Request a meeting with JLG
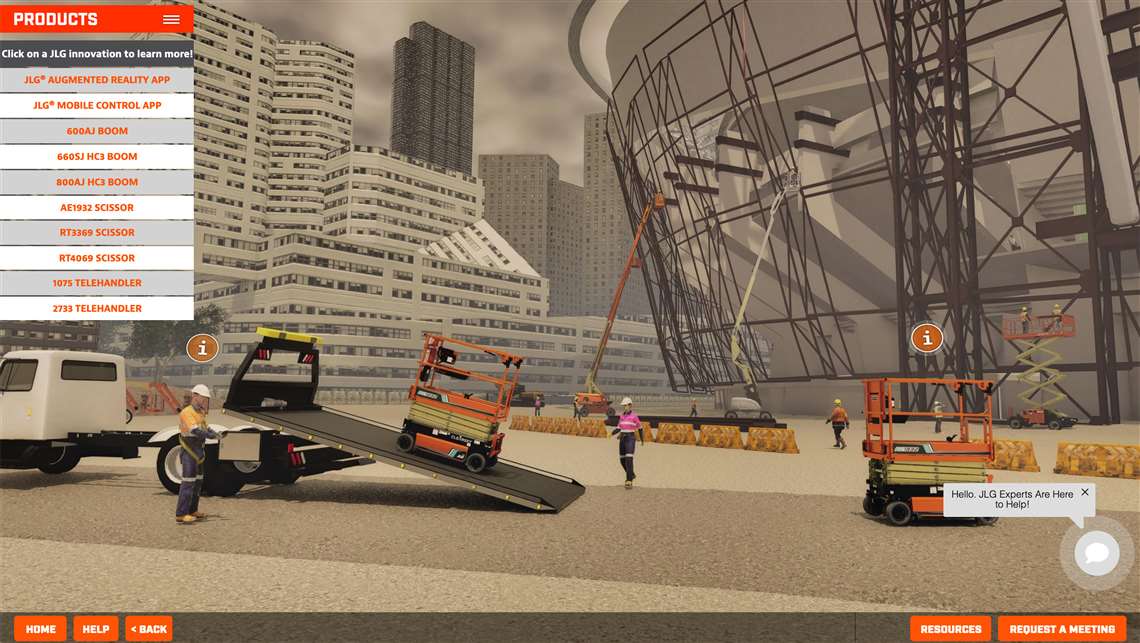This screenshot has width=1140, height=643. tap(1062, 629)
